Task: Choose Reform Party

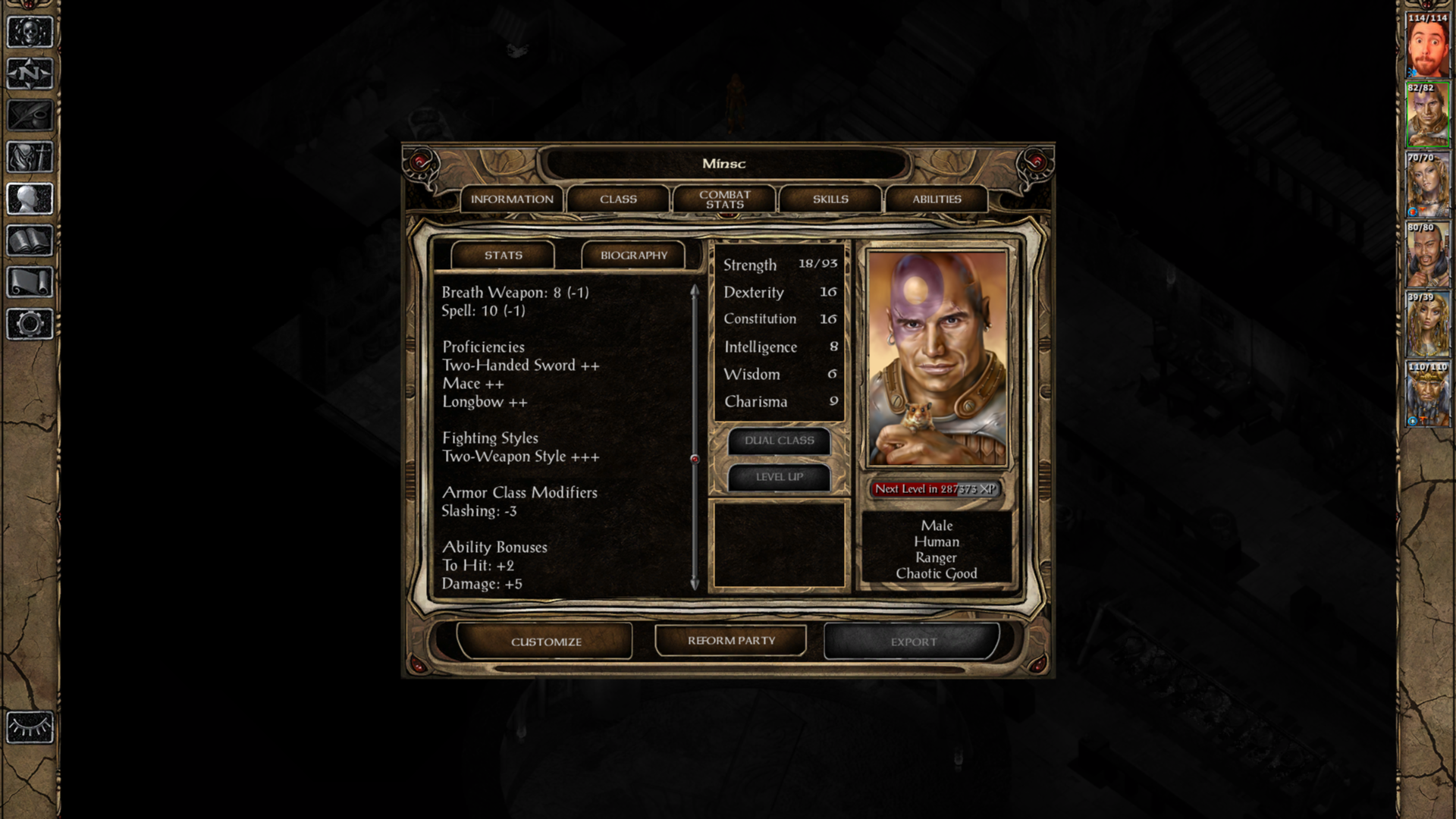Action: [x=731, y=641]
